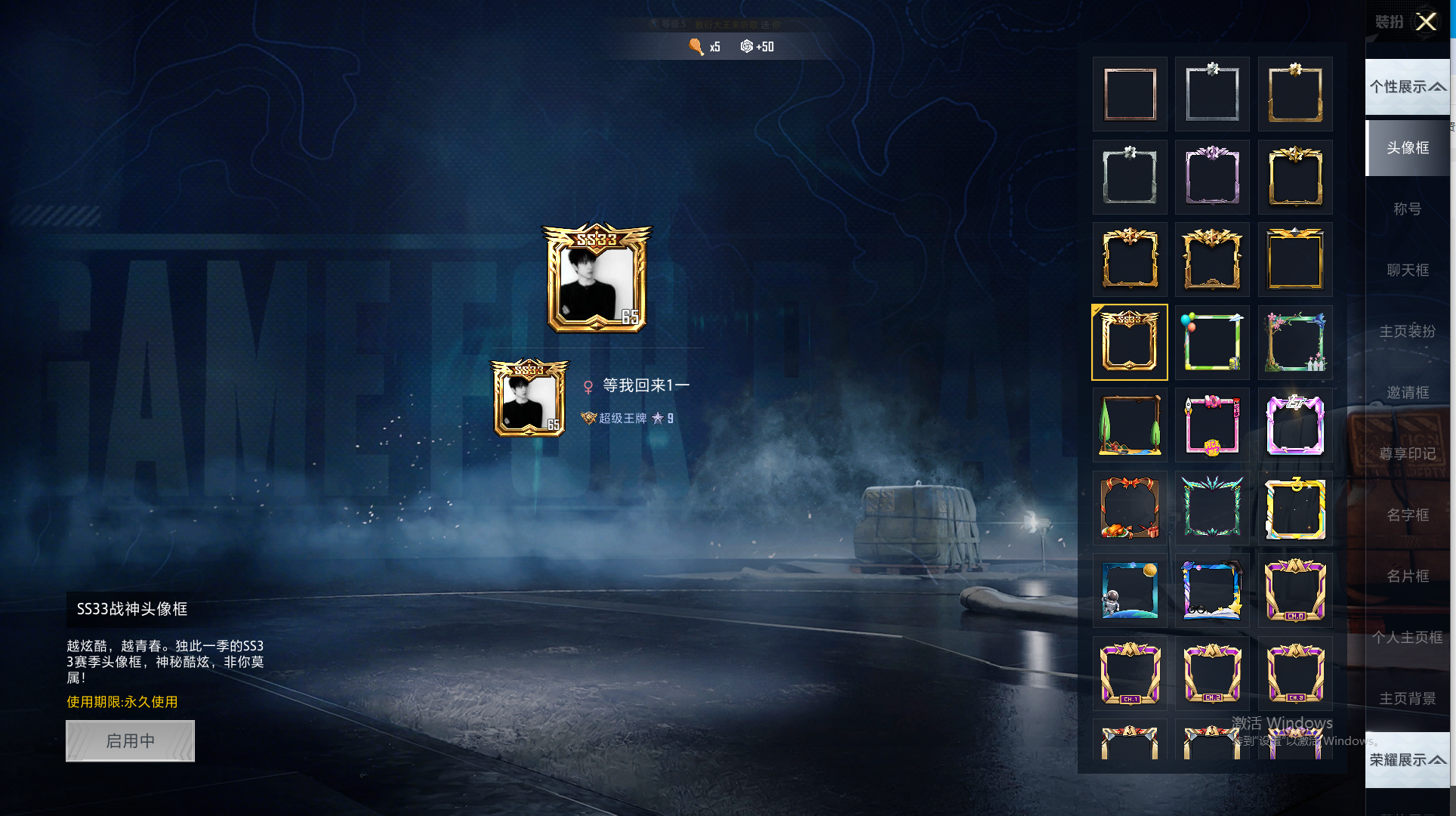Open the 尊享印记 tab
The image size is (1456, 816).
click(x=1408, y=453)
